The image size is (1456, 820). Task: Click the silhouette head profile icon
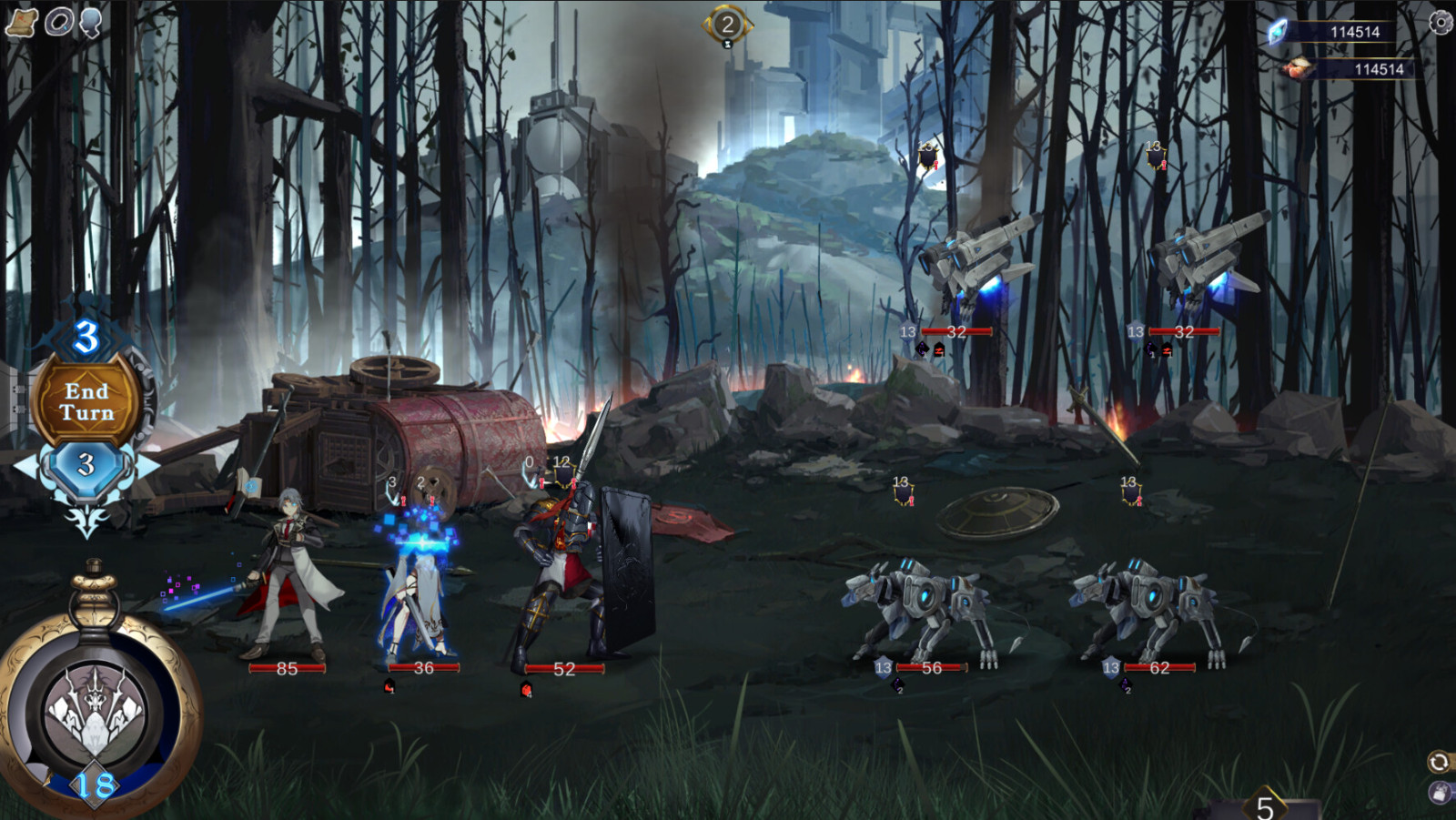[90, 22]
